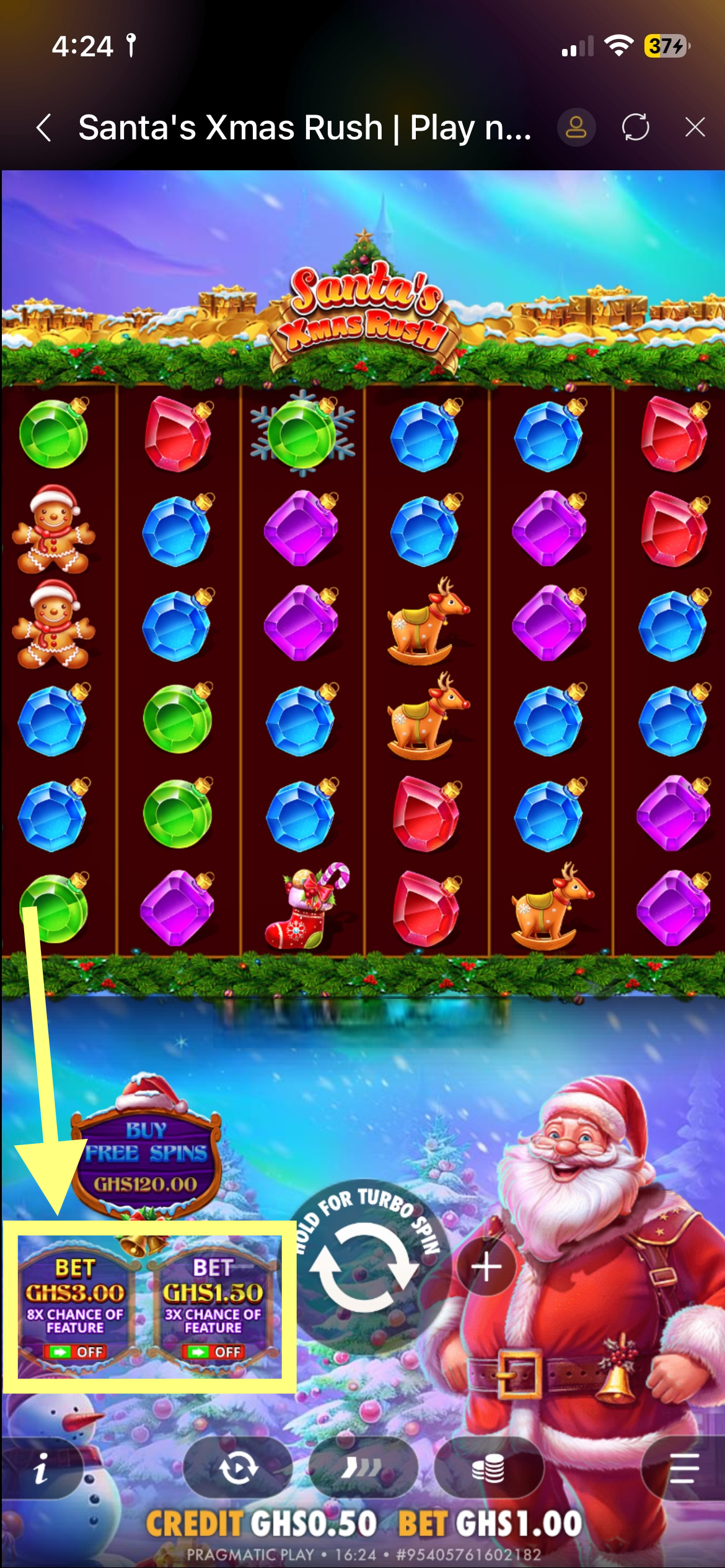Close the game window with the X
This screenshot has width=725, height=1568.
pos(695,128)
